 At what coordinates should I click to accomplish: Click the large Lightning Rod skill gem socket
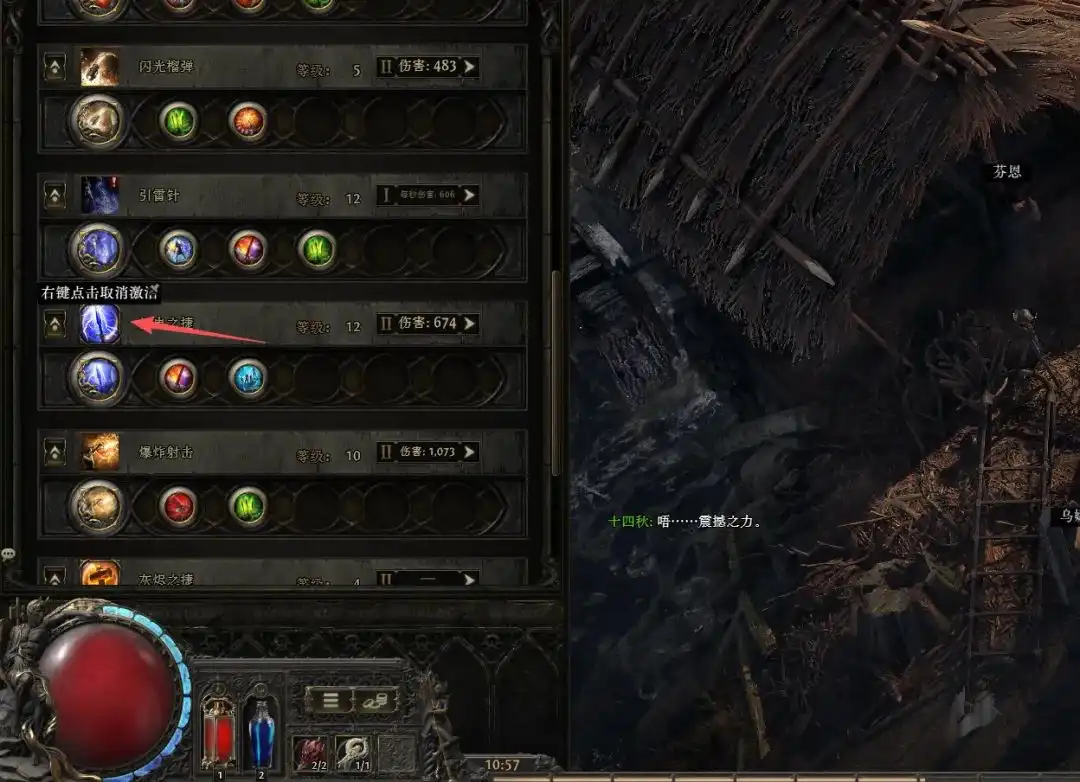click(98, 250)
